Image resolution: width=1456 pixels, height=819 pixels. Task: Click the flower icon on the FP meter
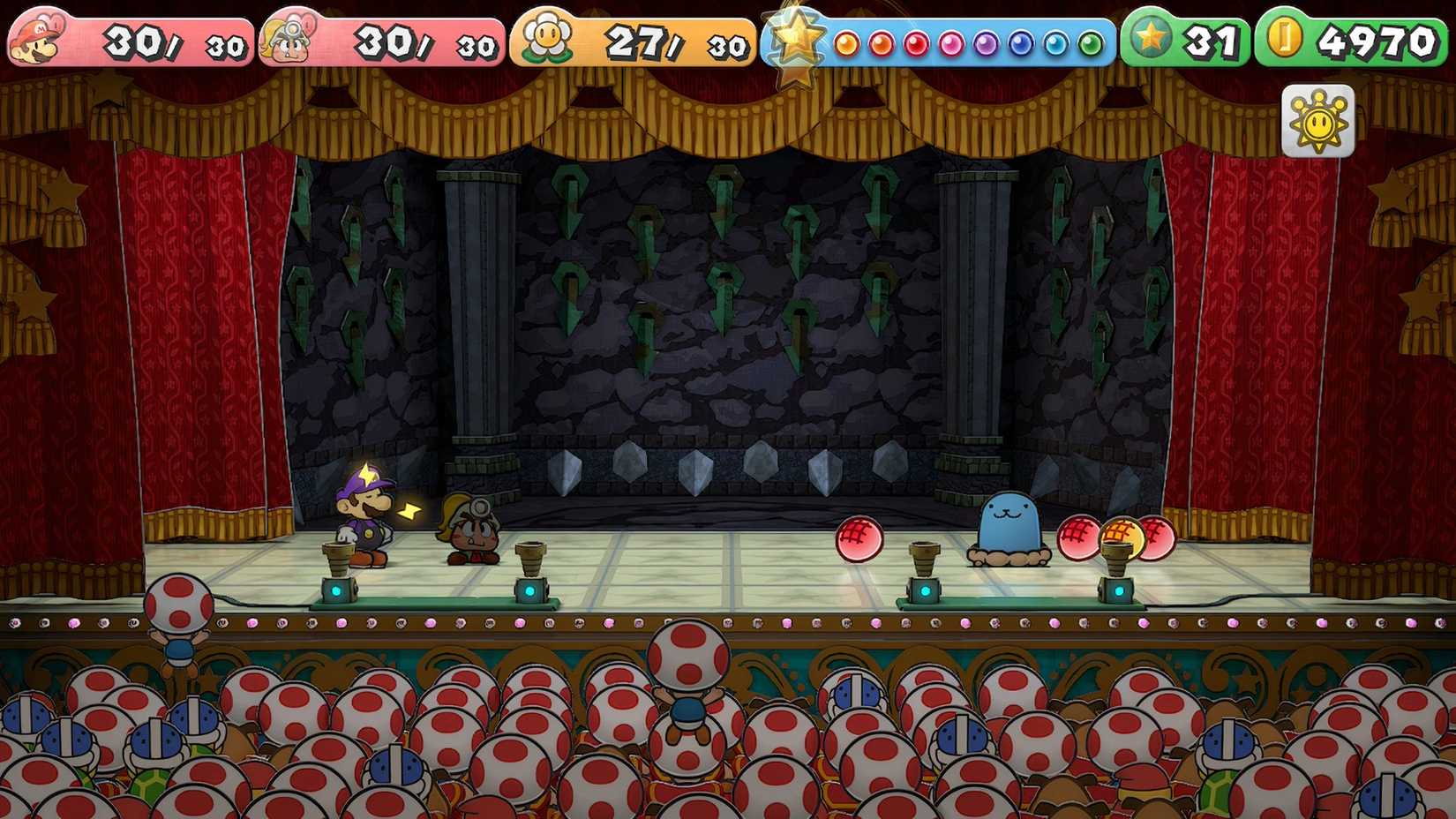coord(547,37)
